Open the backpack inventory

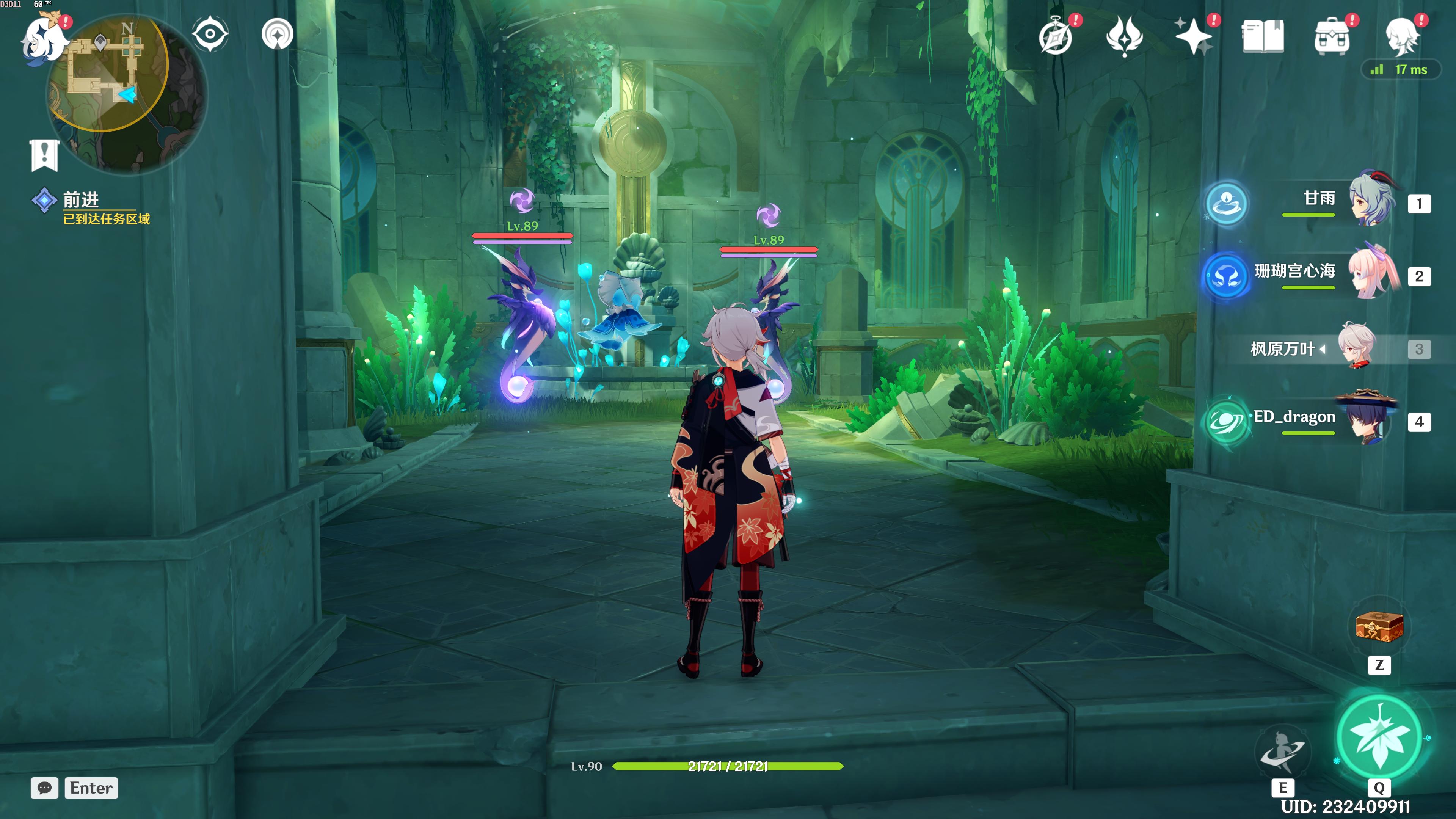(1332, 37)
